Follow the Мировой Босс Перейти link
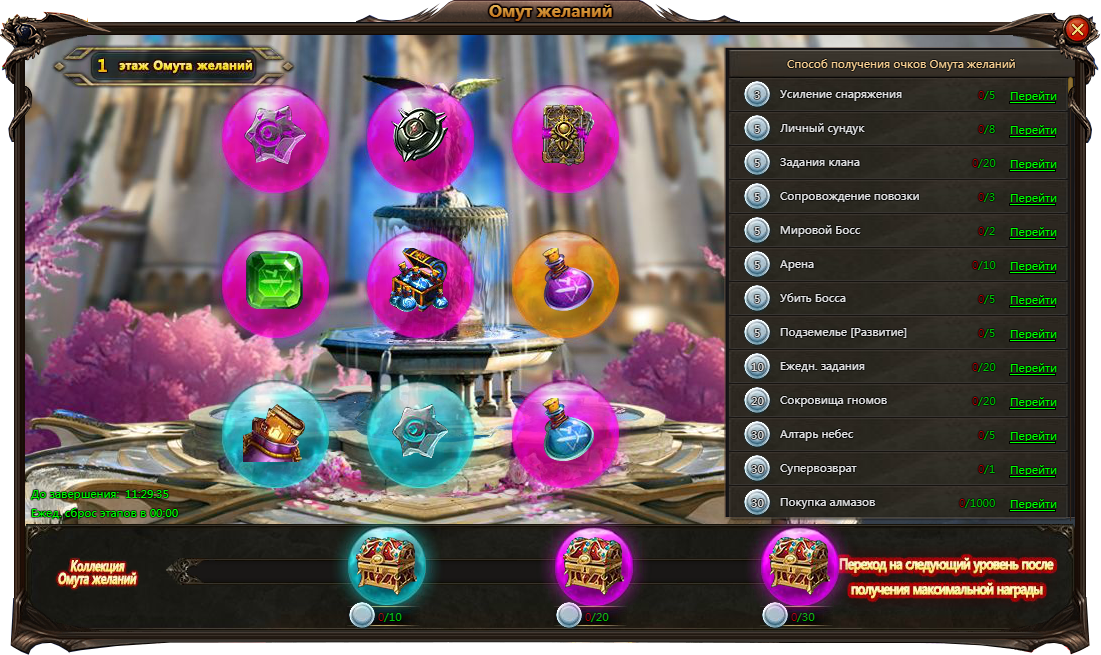The height and width of the screenshot is (655, 1101). tap(1033, 233)
